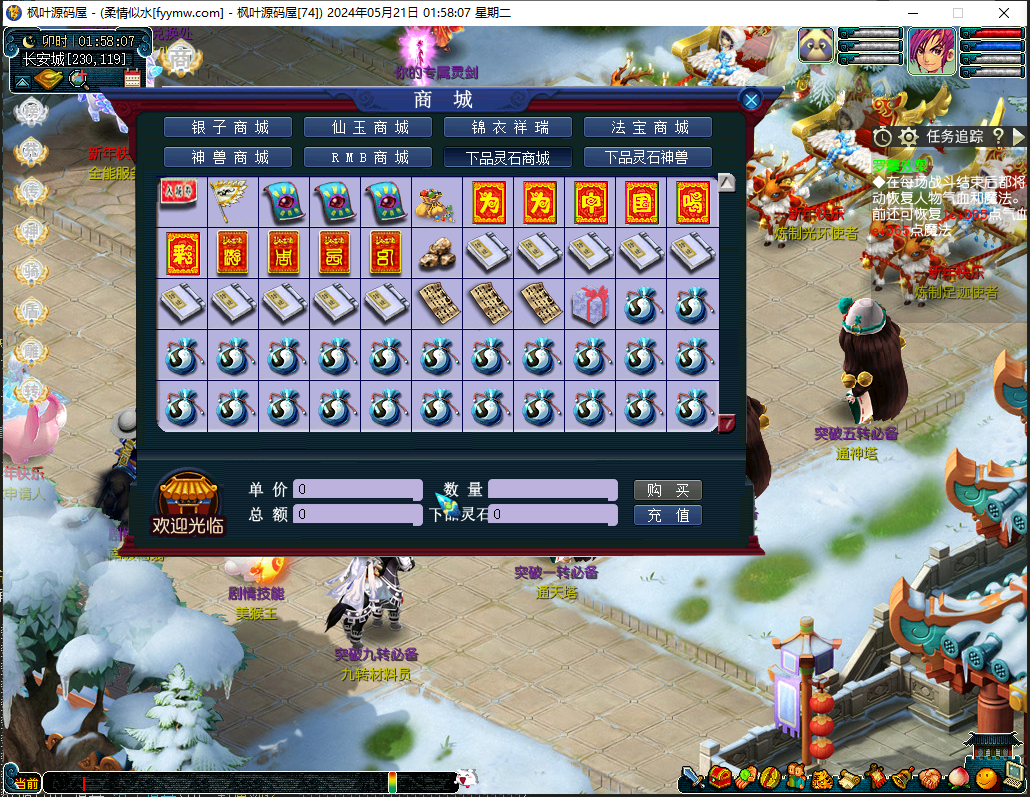Select the gift box item
The image size is (1030, 797).
590,304
